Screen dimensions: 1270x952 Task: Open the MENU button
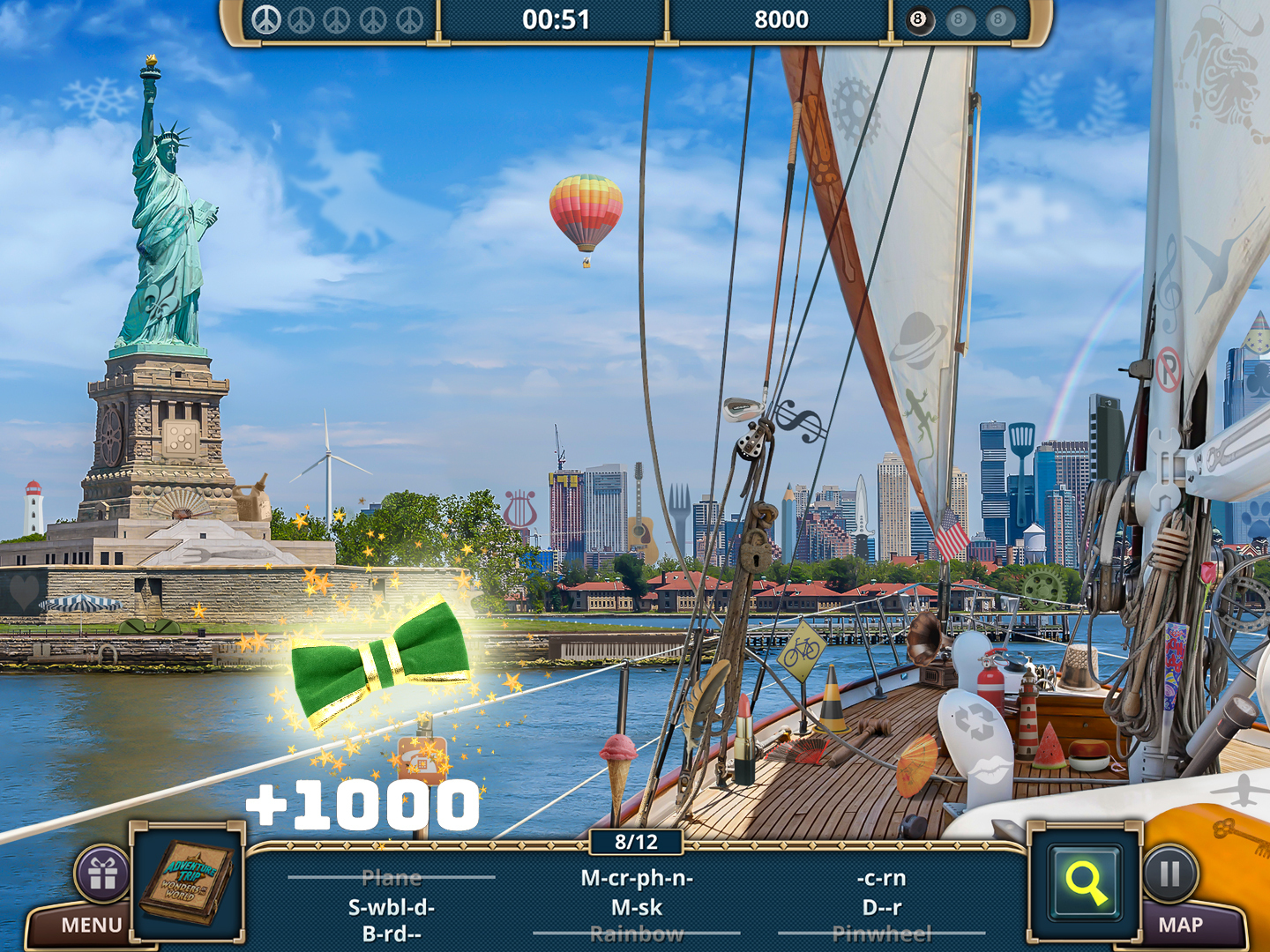(91, 926)
